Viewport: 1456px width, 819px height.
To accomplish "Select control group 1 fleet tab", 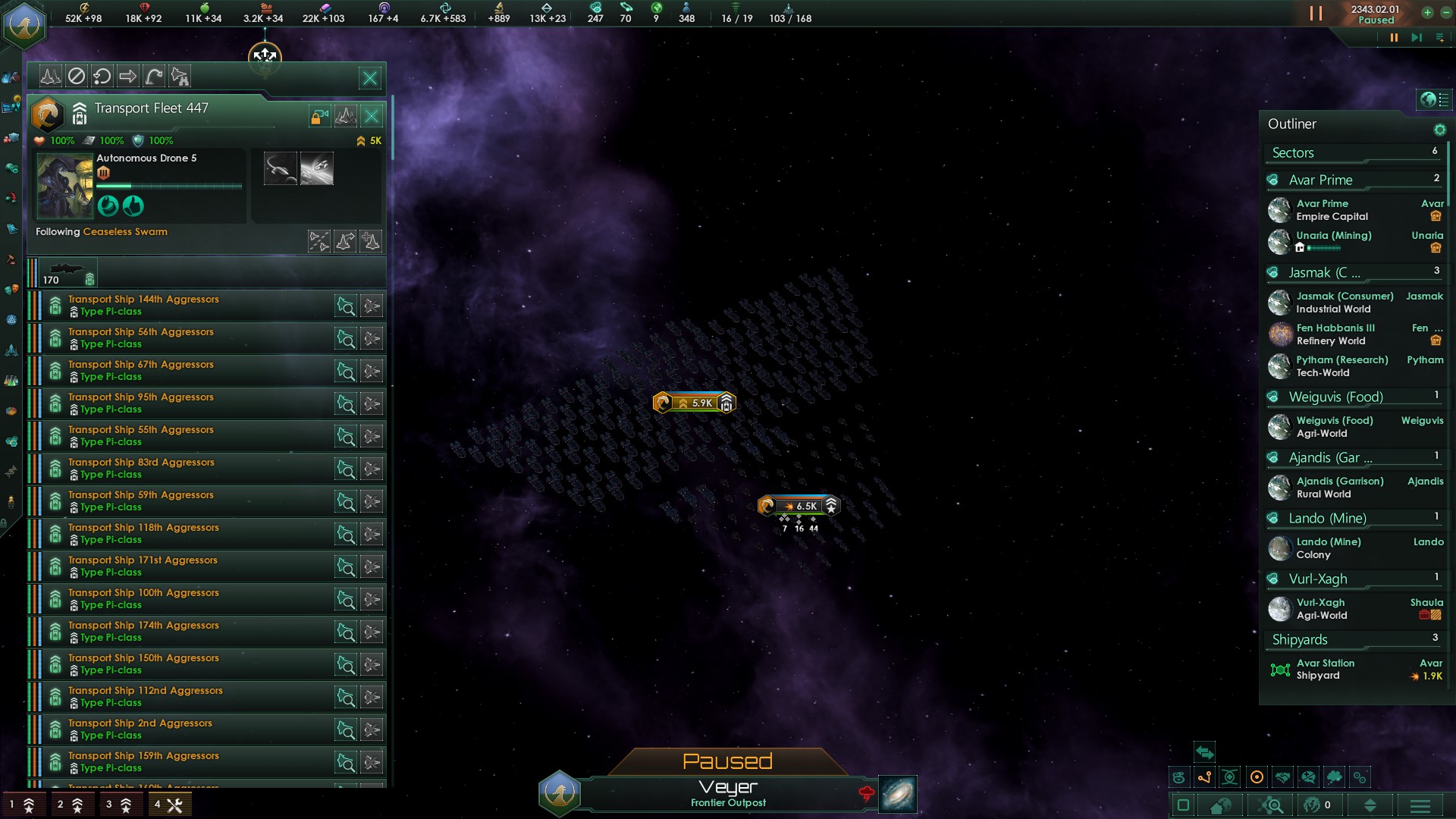I will [x=21, y=805].
